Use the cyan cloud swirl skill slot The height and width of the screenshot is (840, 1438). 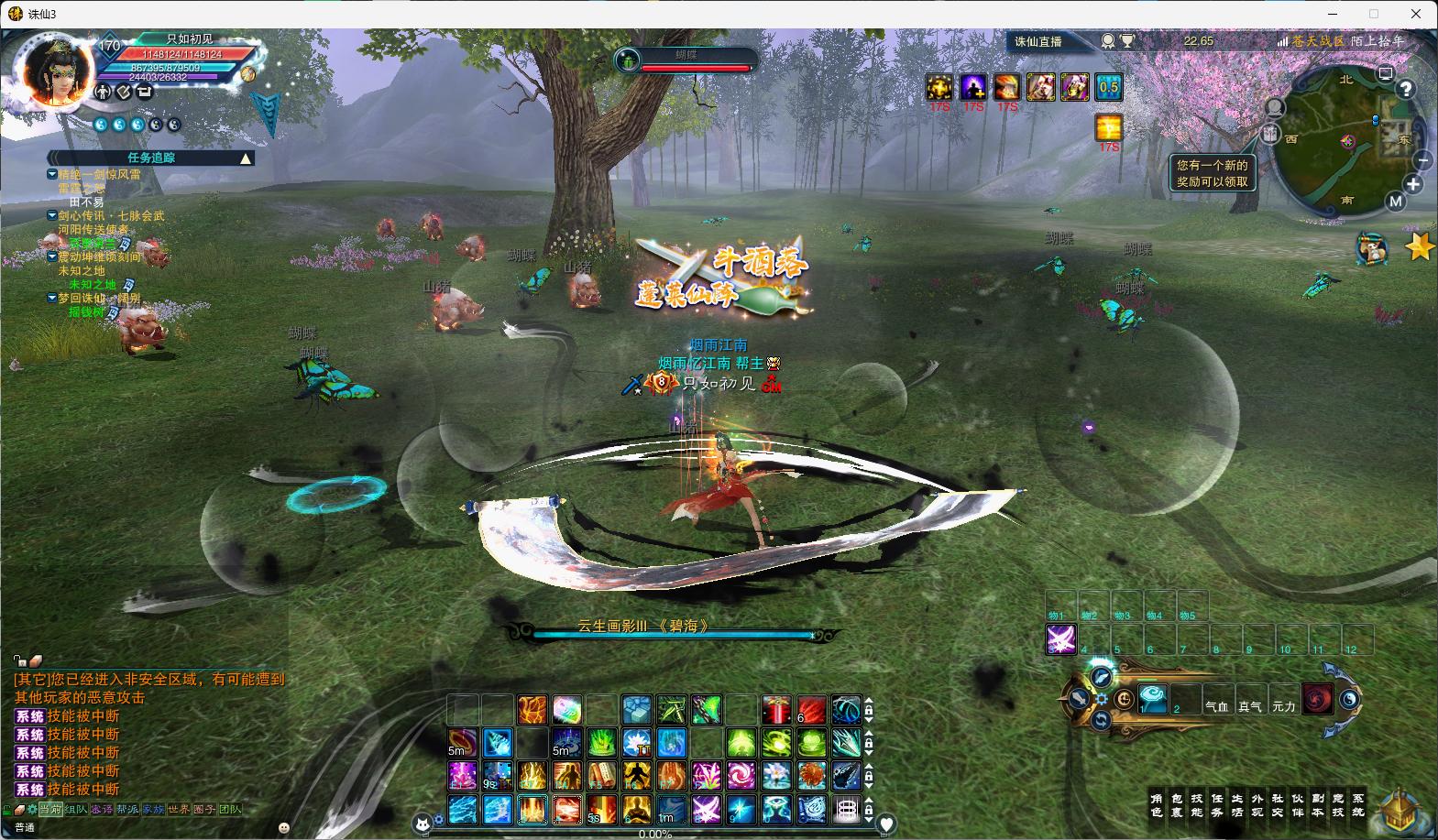coord(1153,700)
